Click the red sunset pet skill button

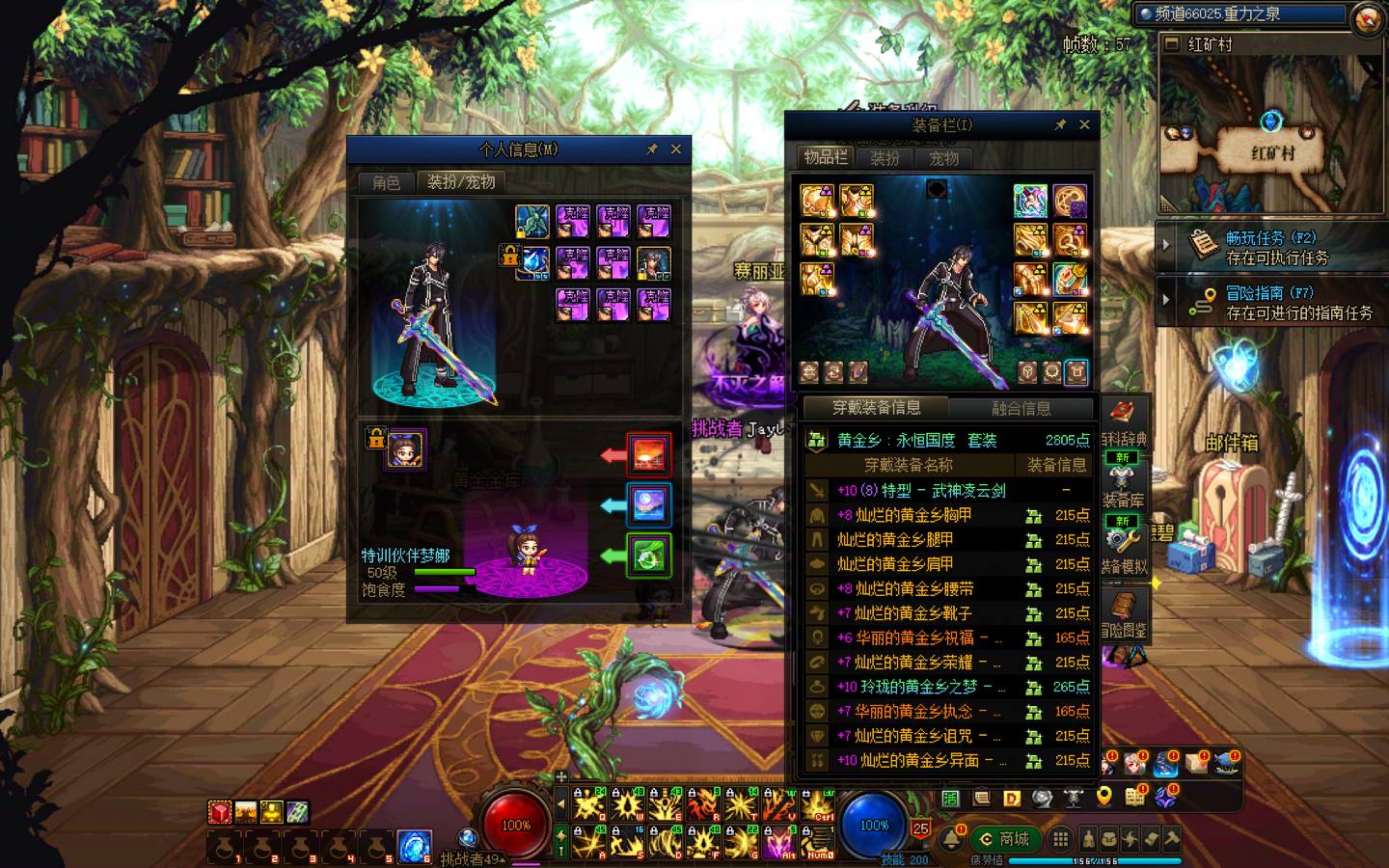point(648,453)
